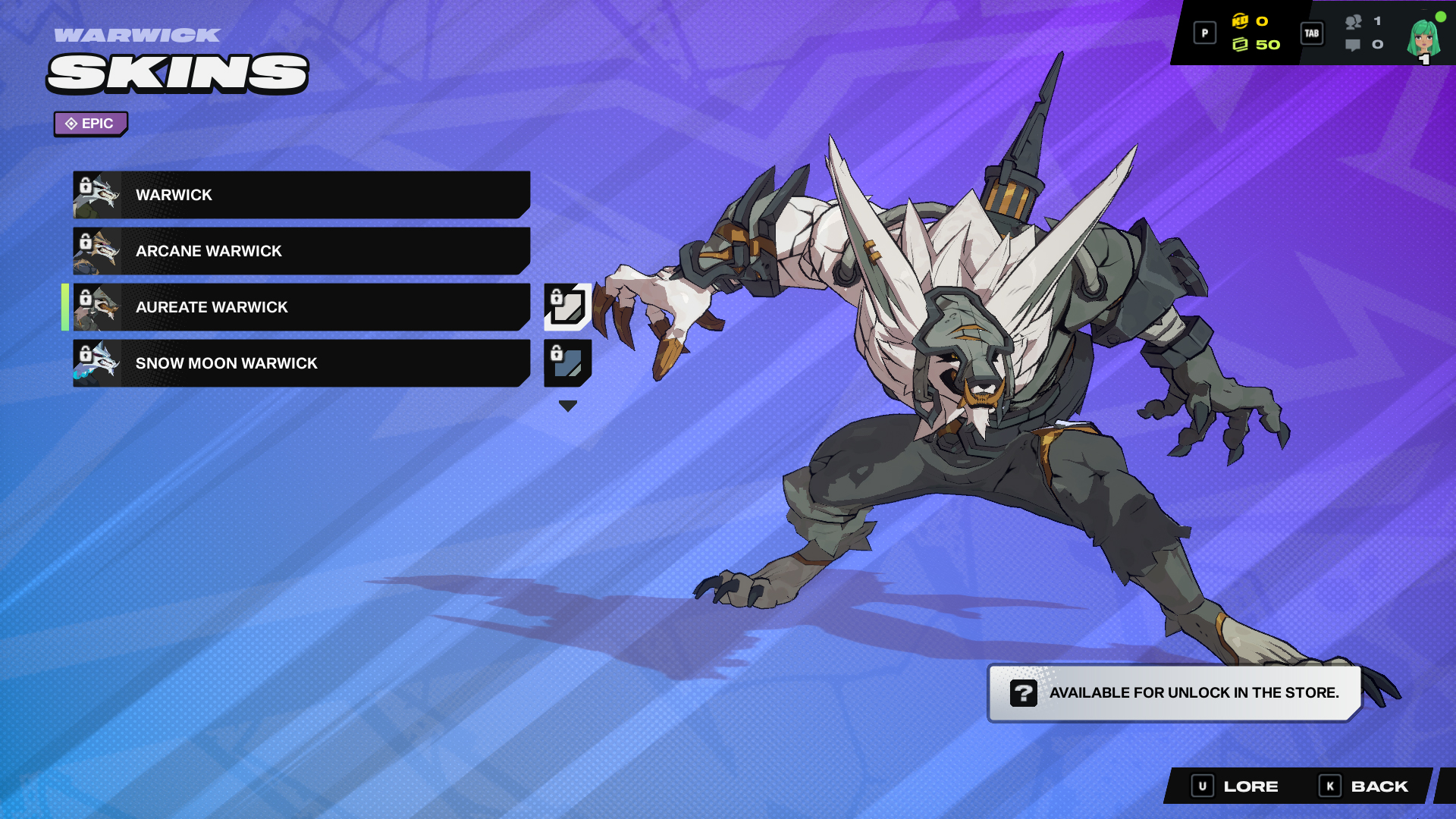Open the EPIC rarity filter
The height and width of the screenshot is (819, 1456).
90,124
